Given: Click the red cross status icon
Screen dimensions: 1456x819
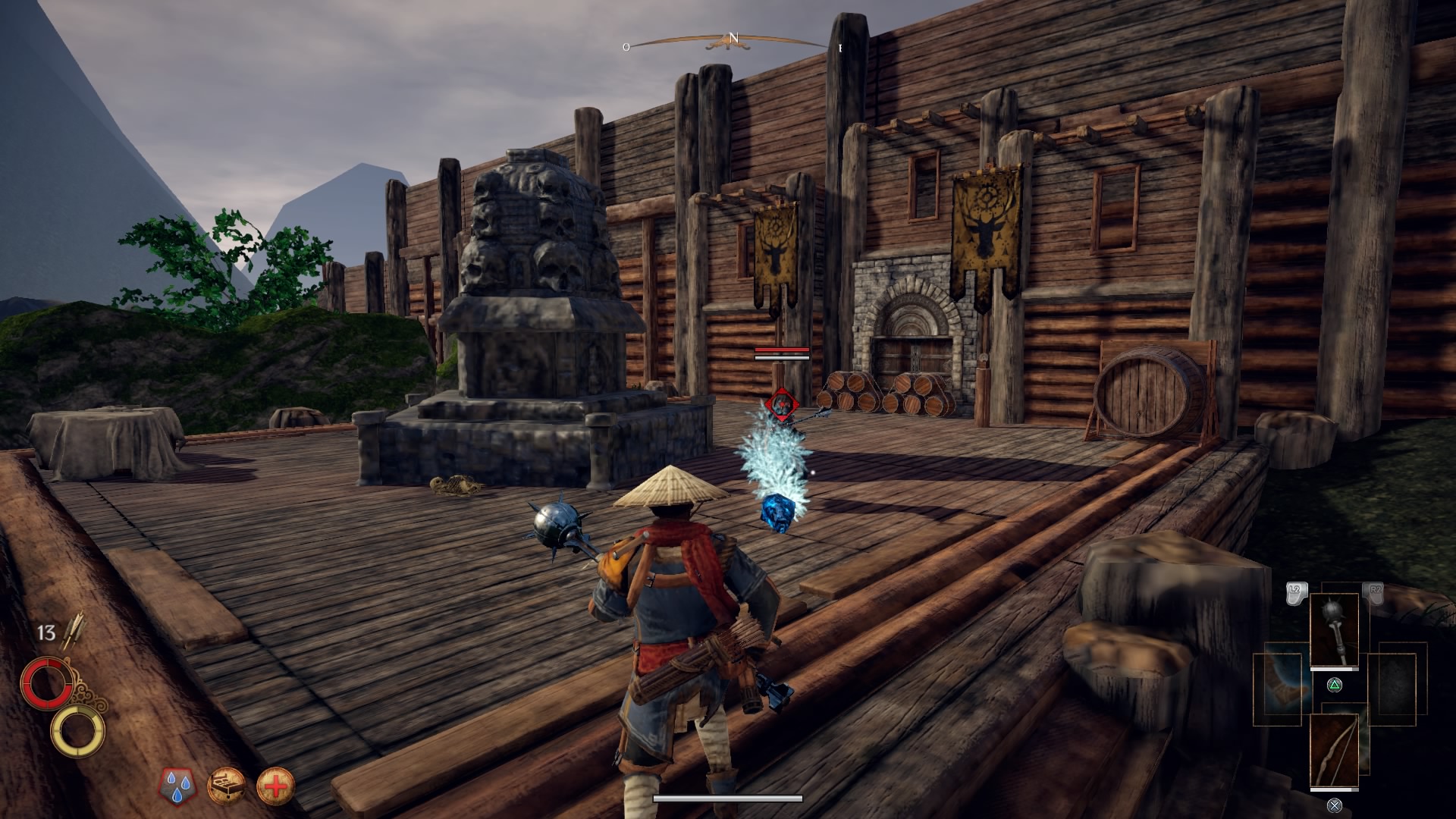Looking at the screenshot, I should [275, 786].
